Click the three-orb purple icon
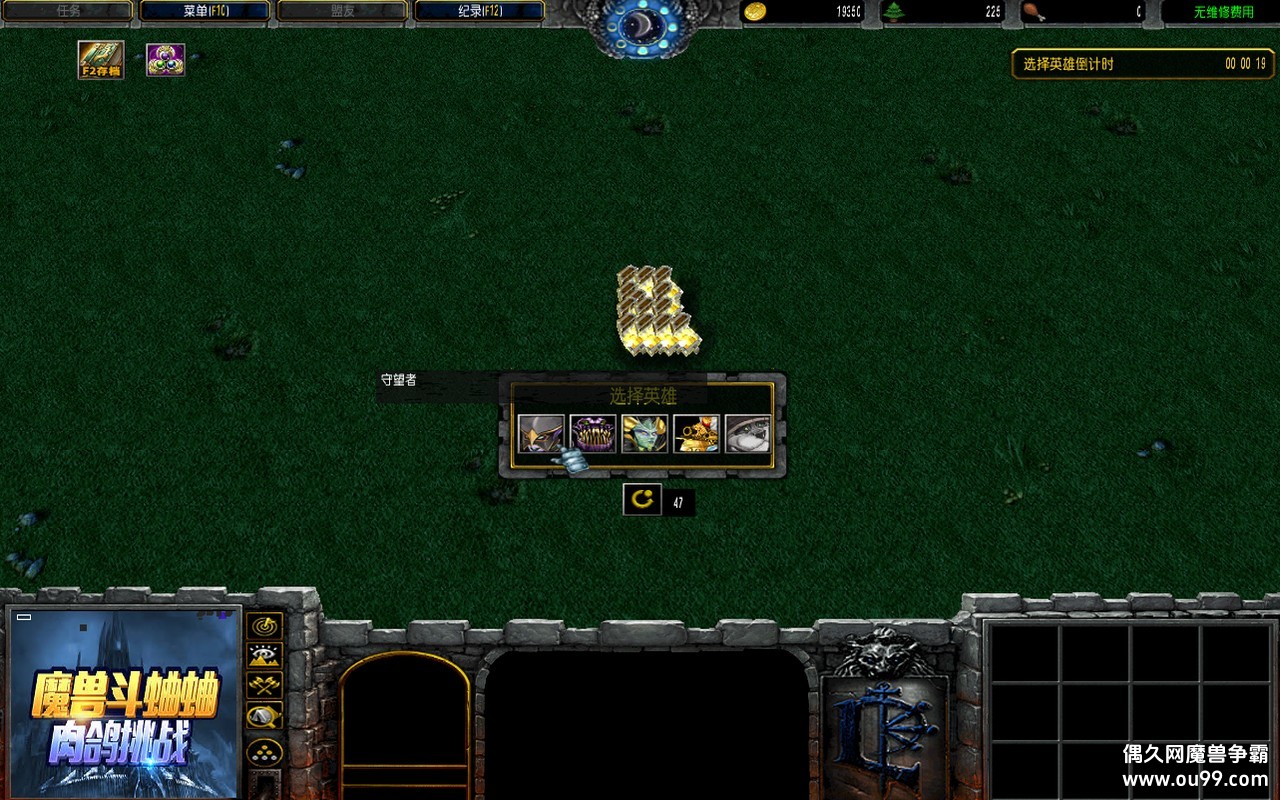 point(165,60)
